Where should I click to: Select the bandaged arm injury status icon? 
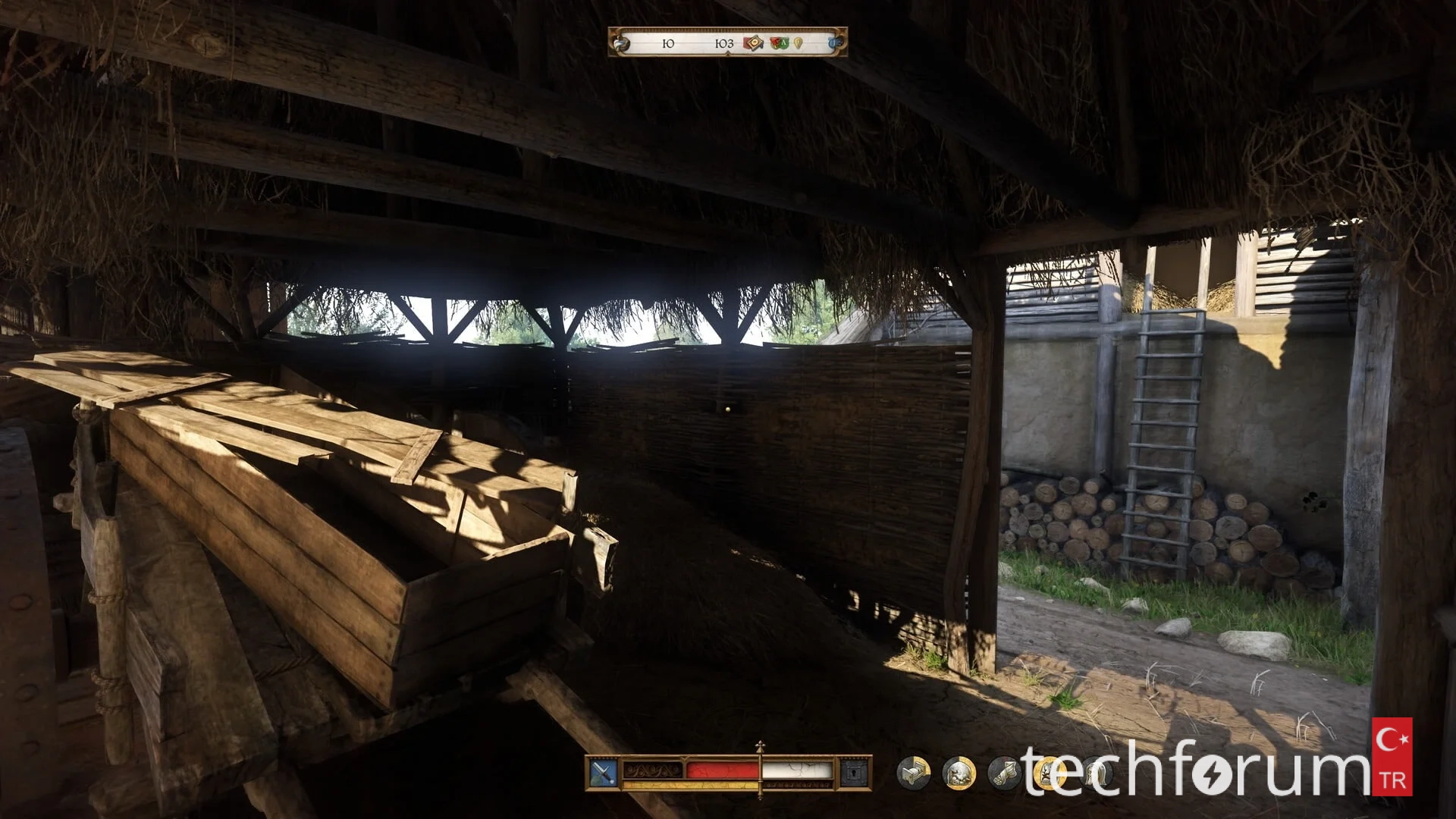pyautogui.click(x=1004, y=773)
